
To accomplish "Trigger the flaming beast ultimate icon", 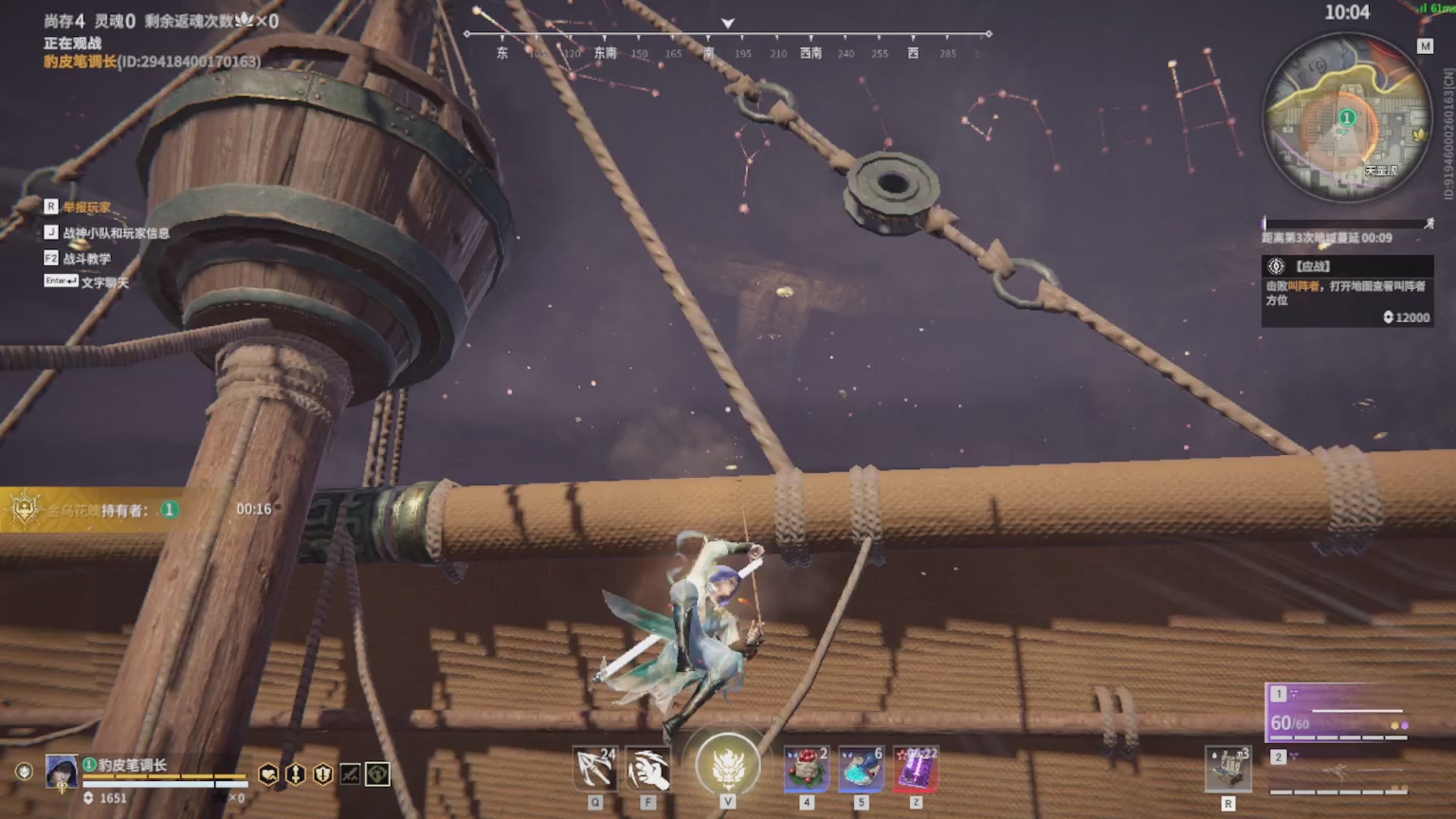I will [x=727, y=765].
